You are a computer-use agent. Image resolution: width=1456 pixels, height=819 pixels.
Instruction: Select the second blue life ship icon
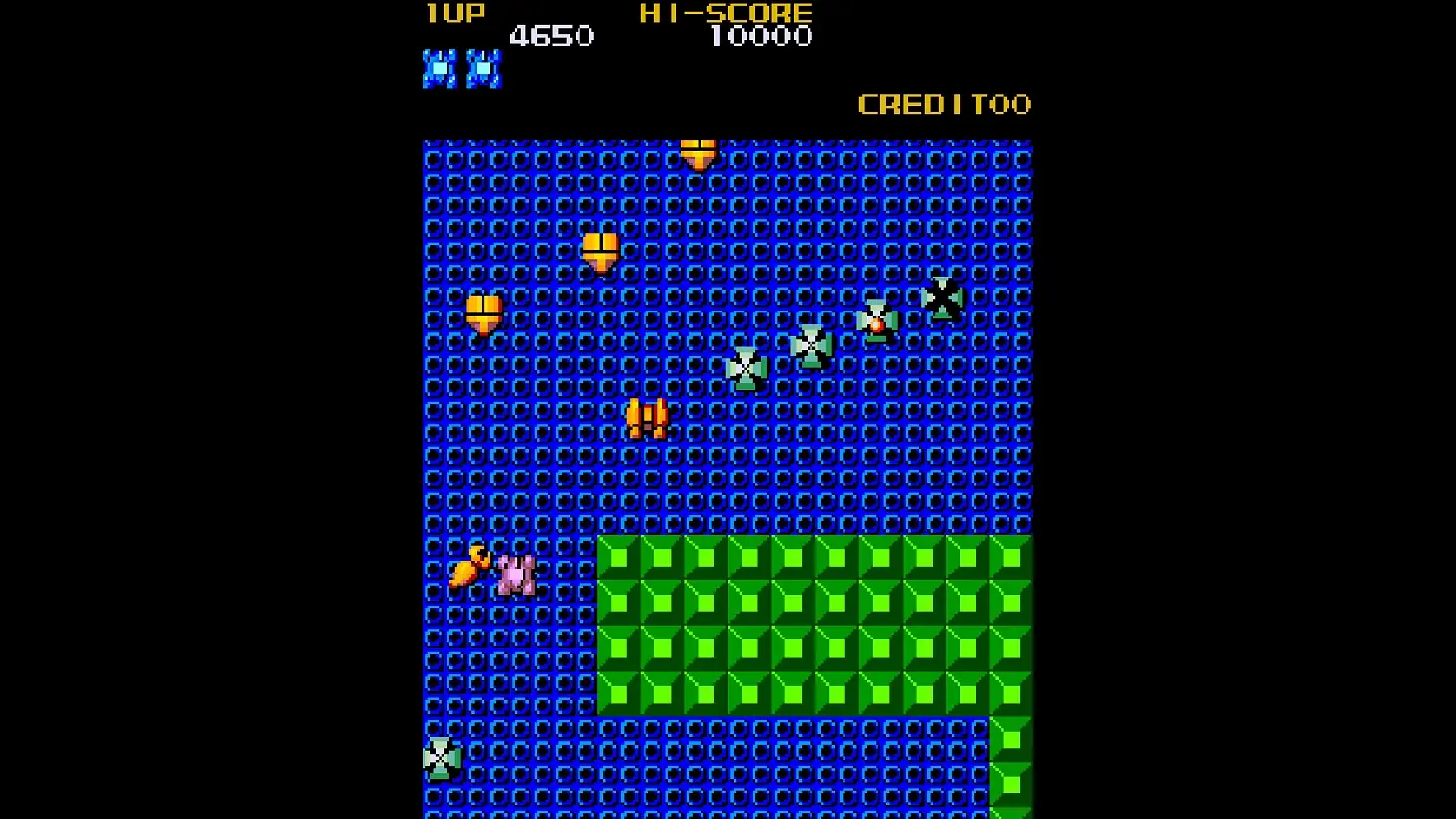click(x=482, y=66)
